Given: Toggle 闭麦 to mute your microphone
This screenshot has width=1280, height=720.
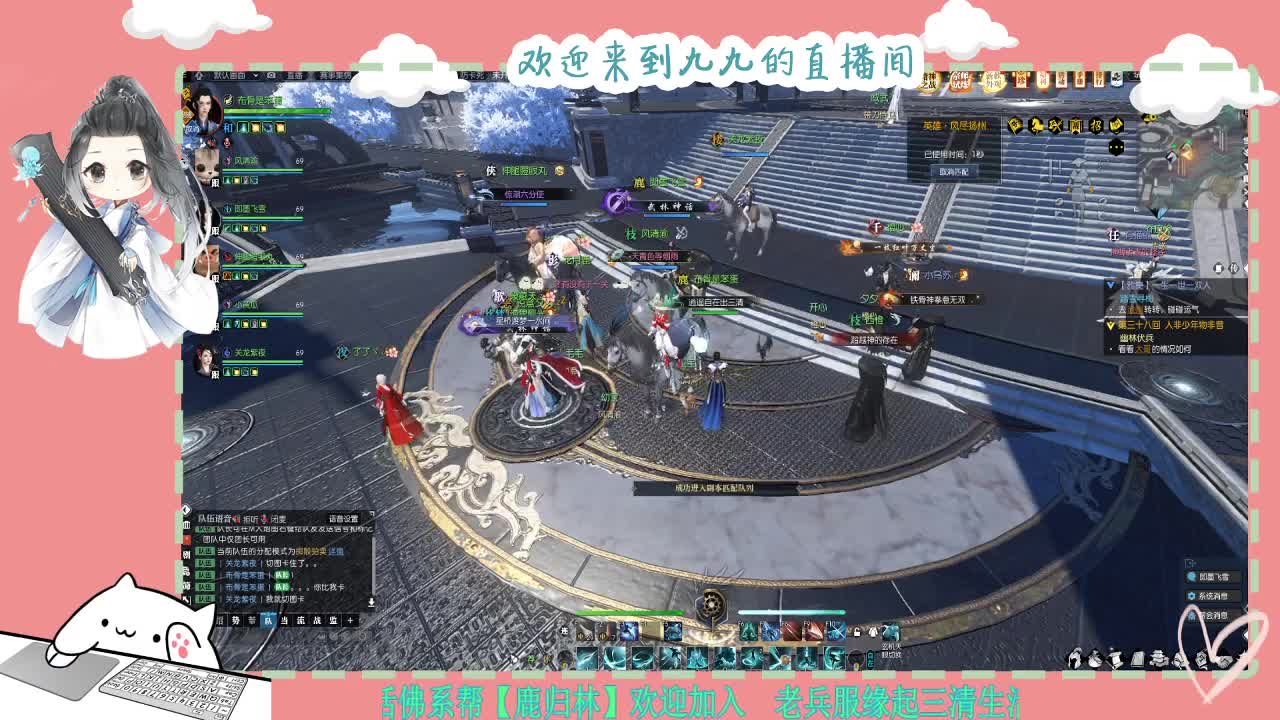Looking at the screenshot, I should (278, 519).
